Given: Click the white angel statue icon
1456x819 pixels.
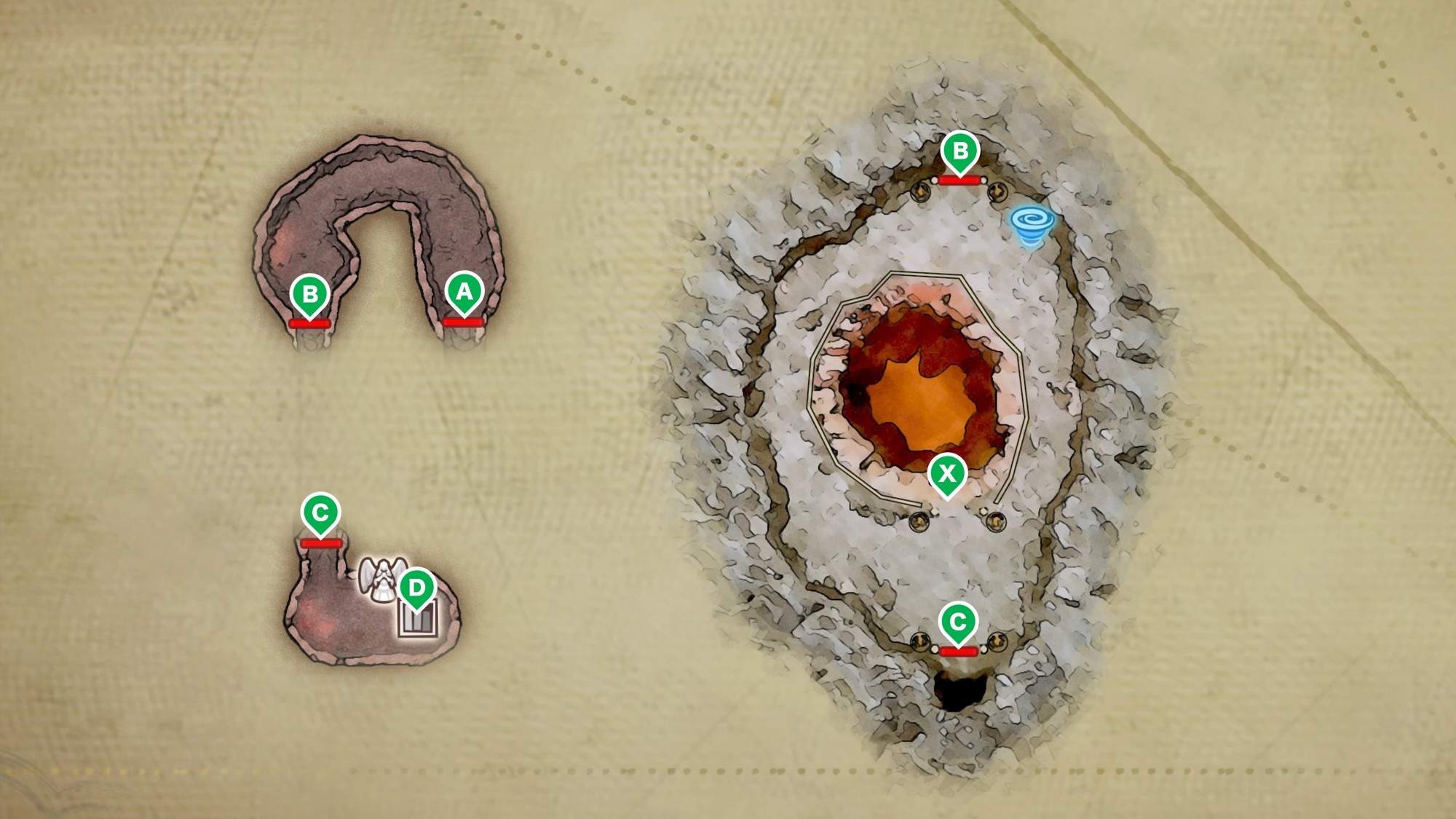Looking at the screenshot, I should [379, 579].
